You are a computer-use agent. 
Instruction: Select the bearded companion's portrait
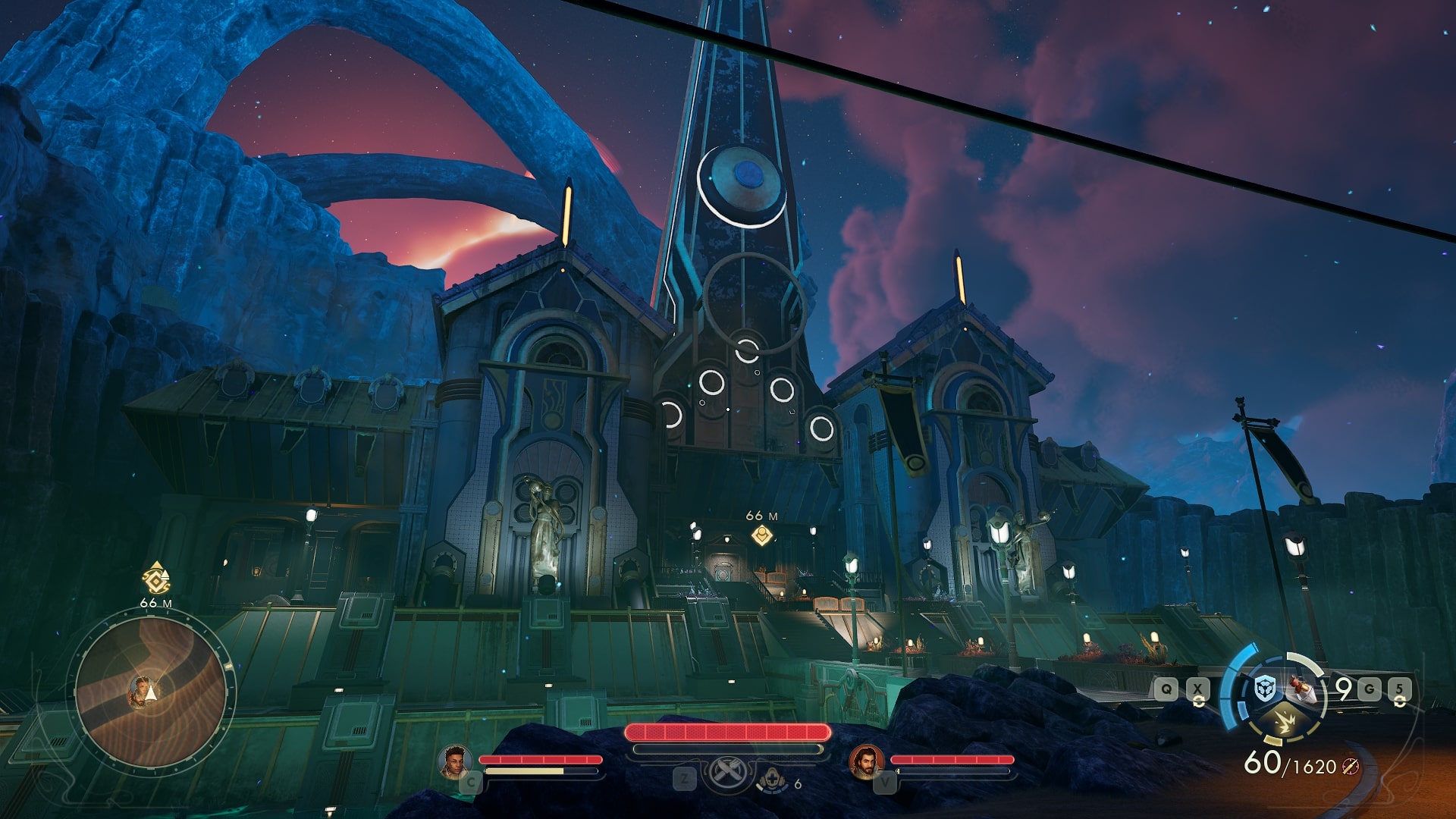pyautogui.click(x=866, y=761)
